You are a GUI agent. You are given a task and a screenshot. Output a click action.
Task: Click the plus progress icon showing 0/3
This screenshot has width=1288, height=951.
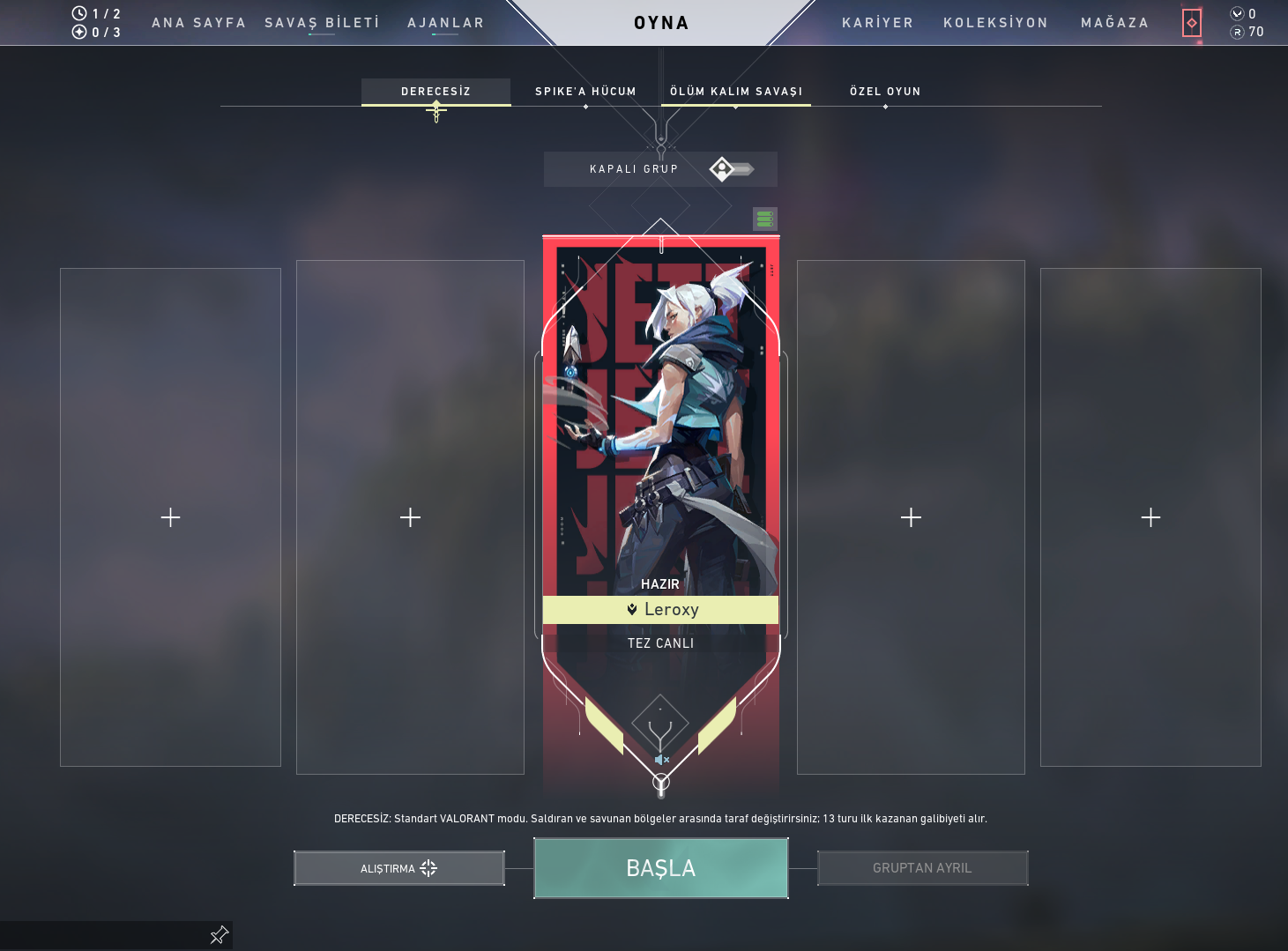click(79, 32)
